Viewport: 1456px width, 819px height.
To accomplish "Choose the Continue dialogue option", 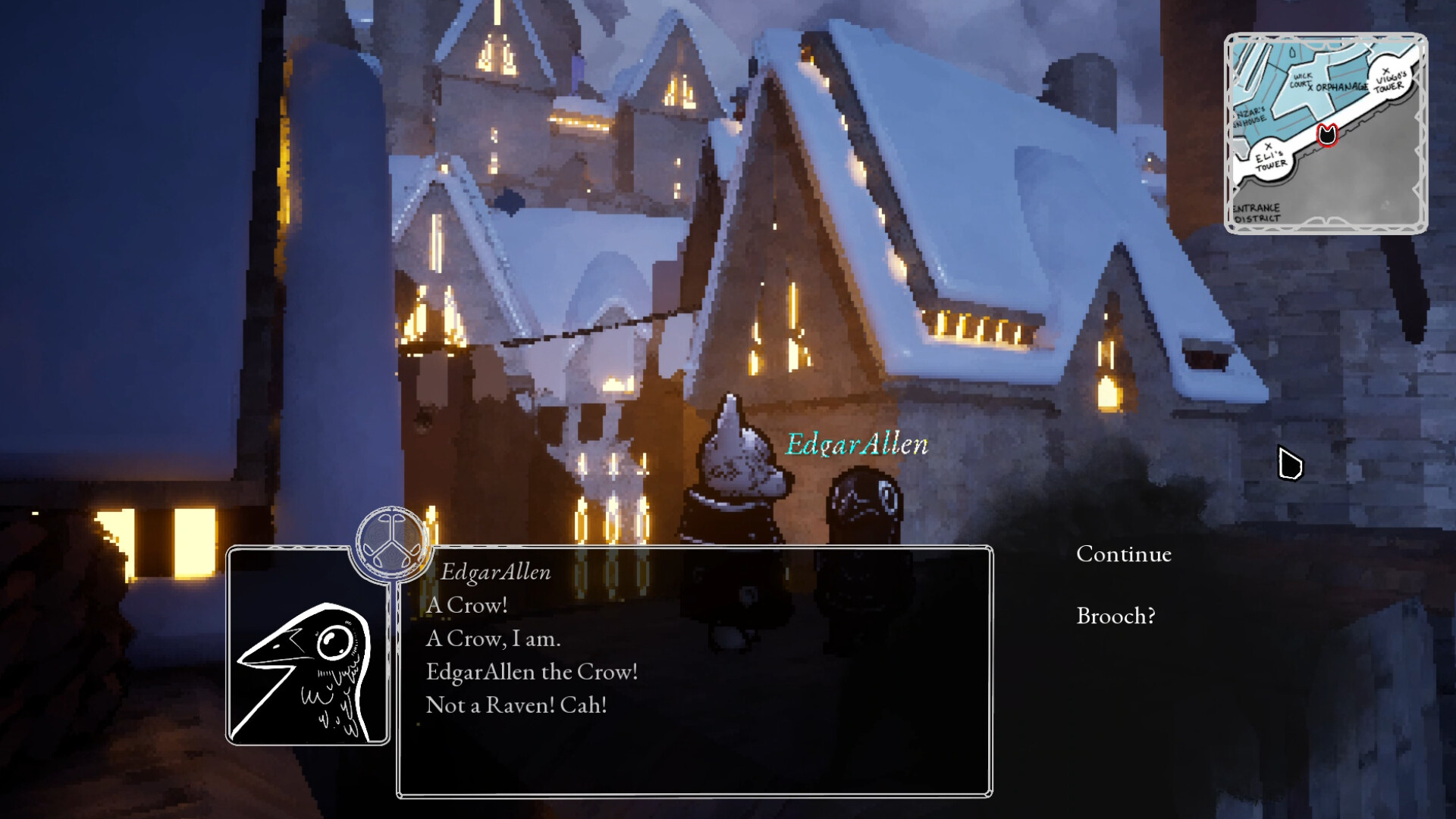I will [1123, 554].
